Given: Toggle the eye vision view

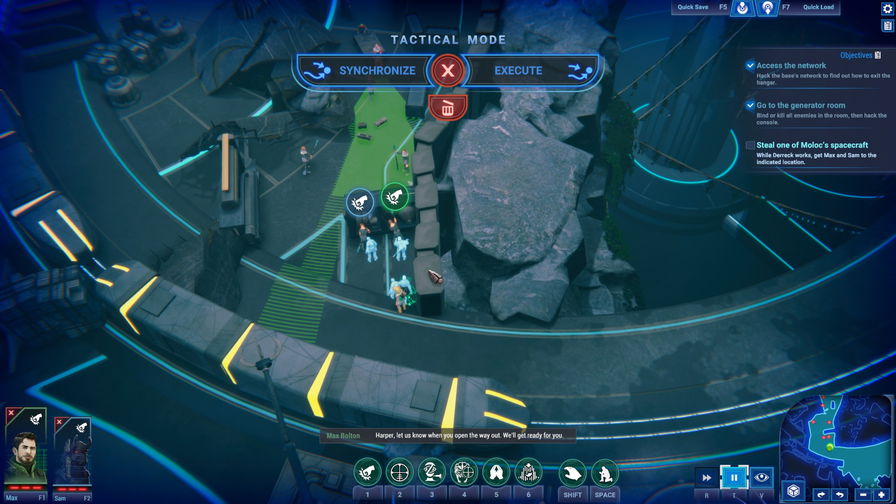Looking at the screenshot, I should pos(762,478).
